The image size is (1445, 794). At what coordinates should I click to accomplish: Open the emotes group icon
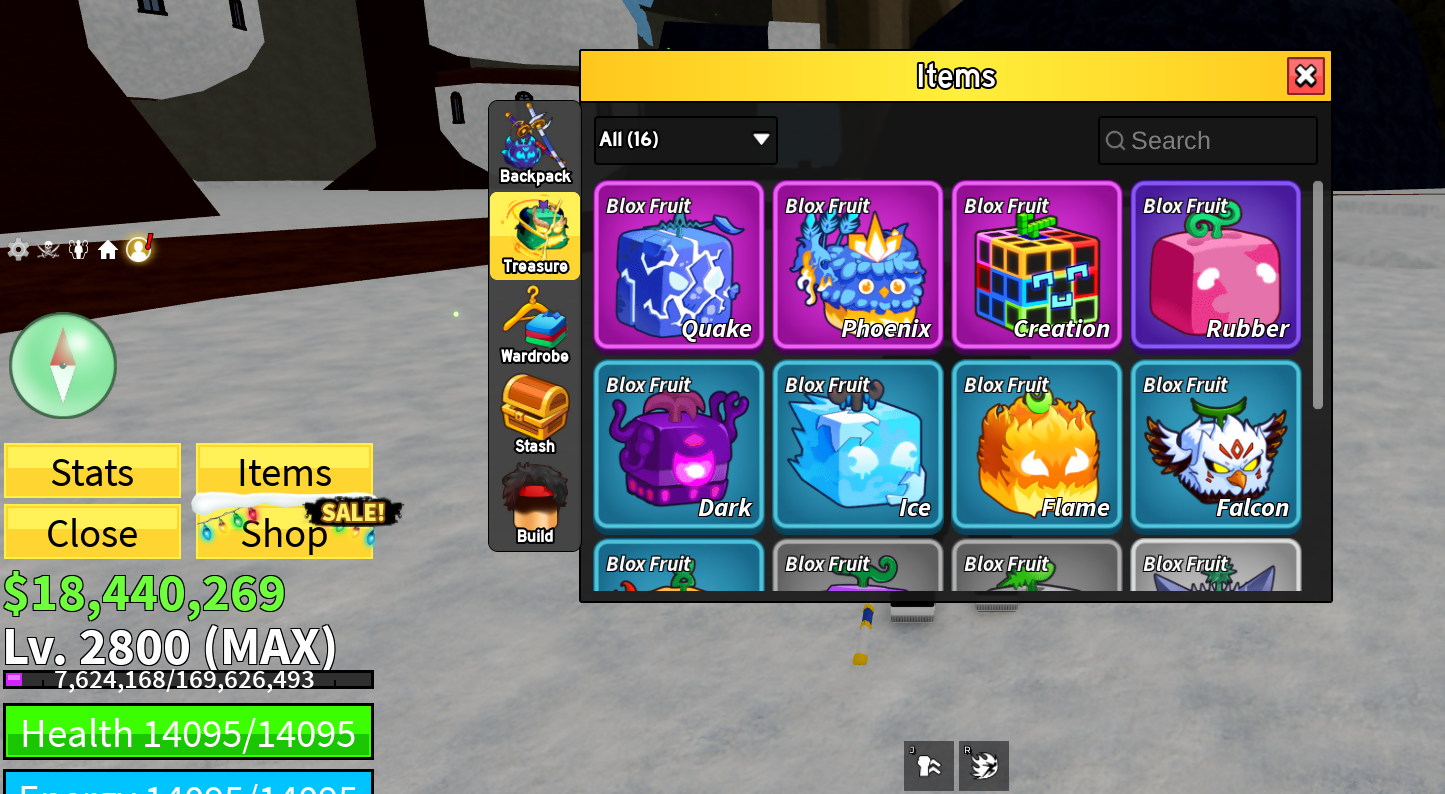(78, 249)
